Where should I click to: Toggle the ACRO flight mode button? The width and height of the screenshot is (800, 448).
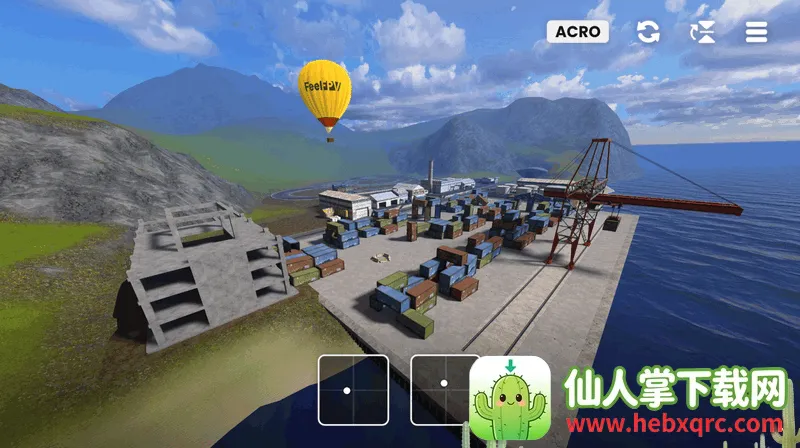(x=578, y=32)
